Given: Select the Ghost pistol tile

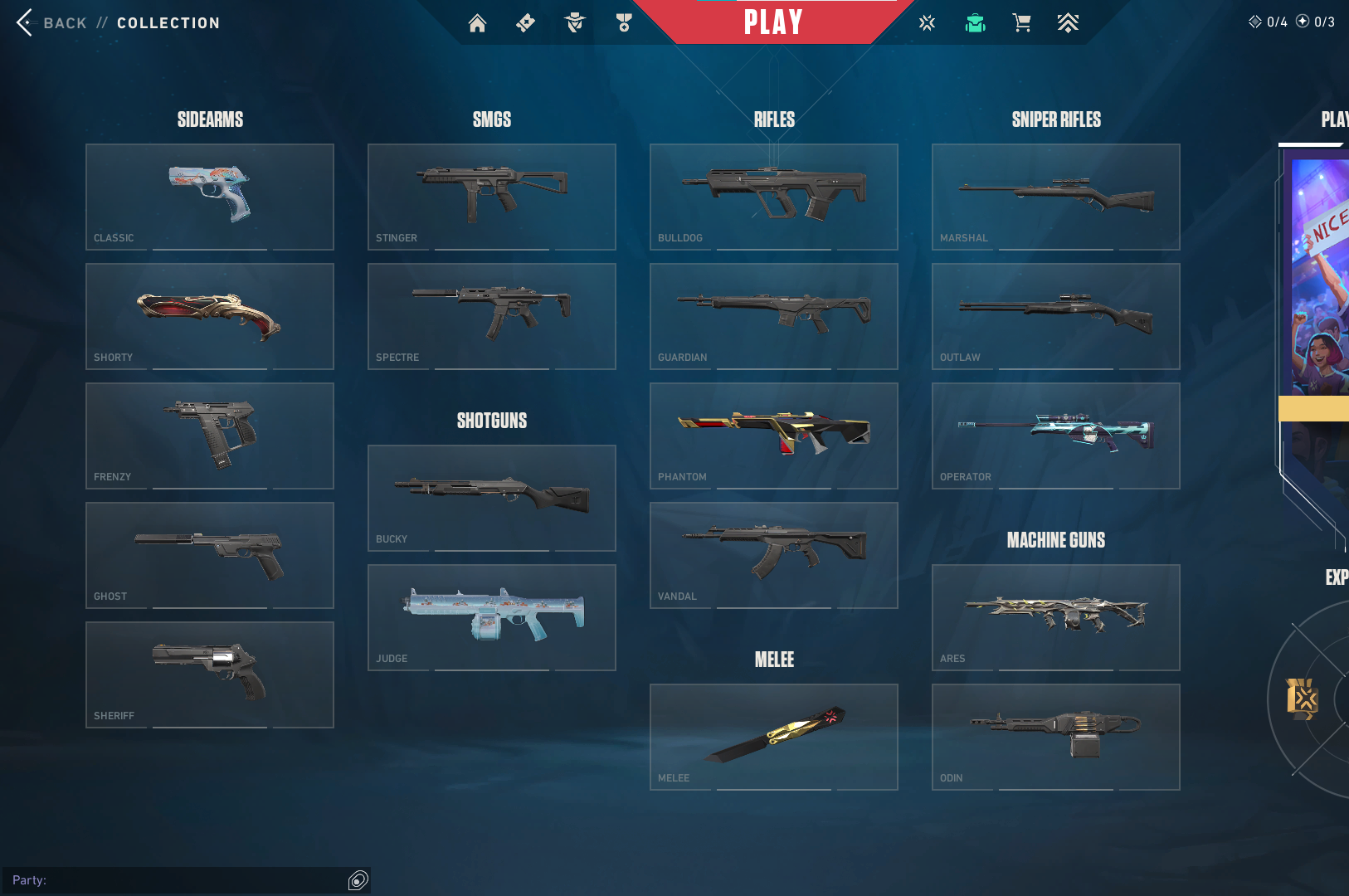Looking at the screenshot, I should tap(210, 555).
